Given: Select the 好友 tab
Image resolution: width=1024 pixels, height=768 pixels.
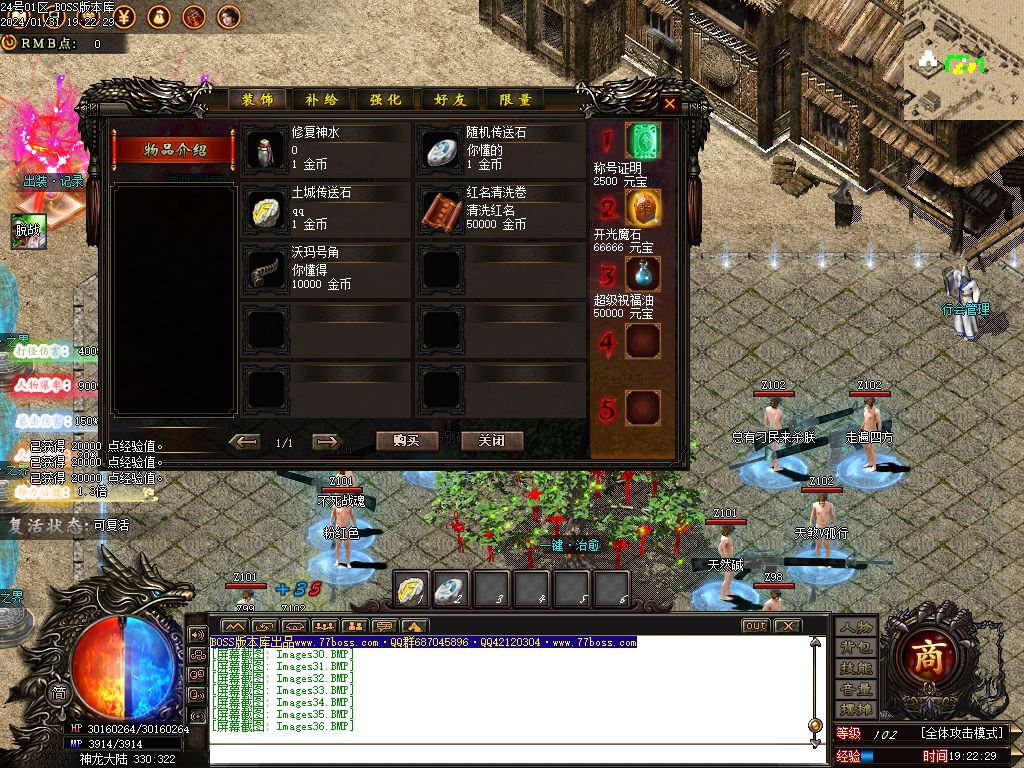Looking at the screenshot, I should pyautogui.click(x=451, y=100).
